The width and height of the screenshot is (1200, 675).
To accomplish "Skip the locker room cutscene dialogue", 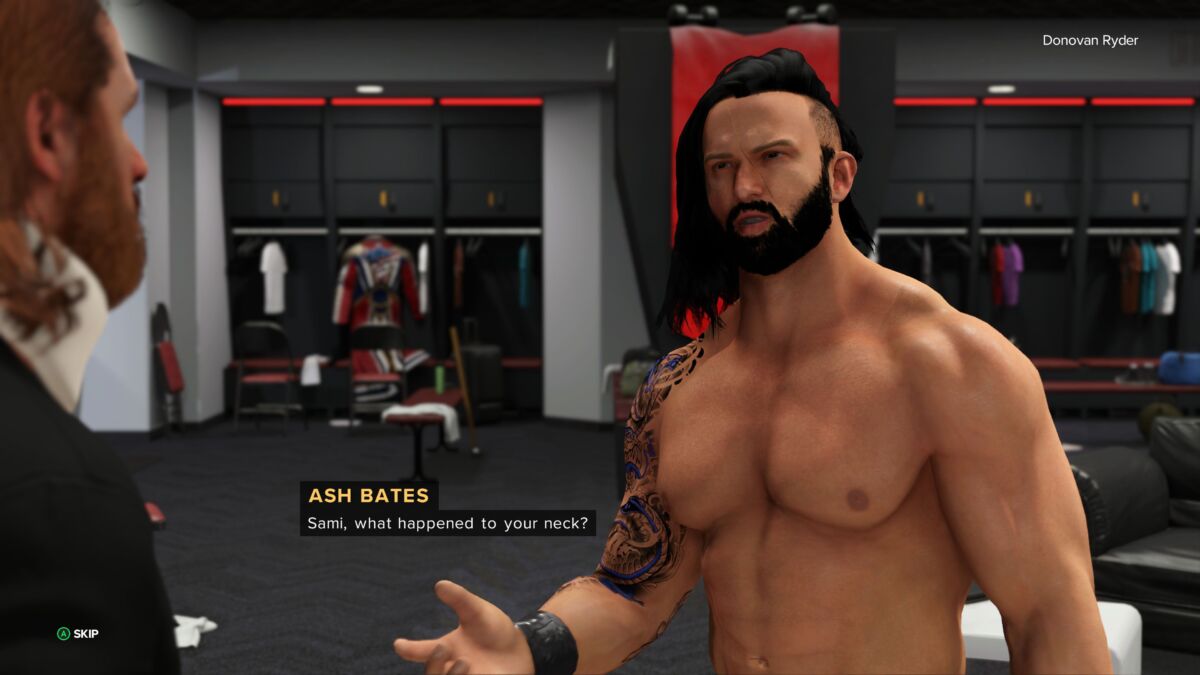I will (x=77, y=633).
